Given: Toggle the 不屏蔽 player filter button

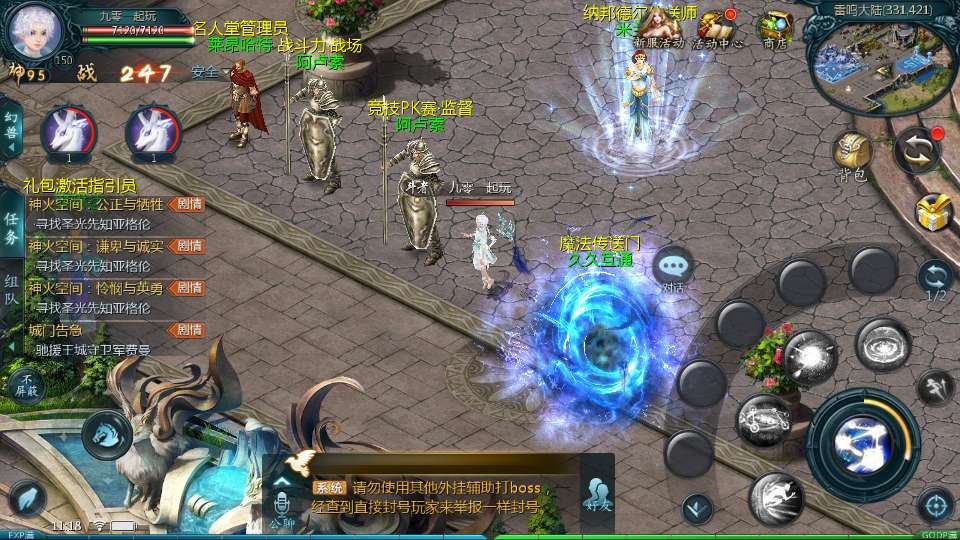Looking at the screenshot, I should click(x=26, y=384).
